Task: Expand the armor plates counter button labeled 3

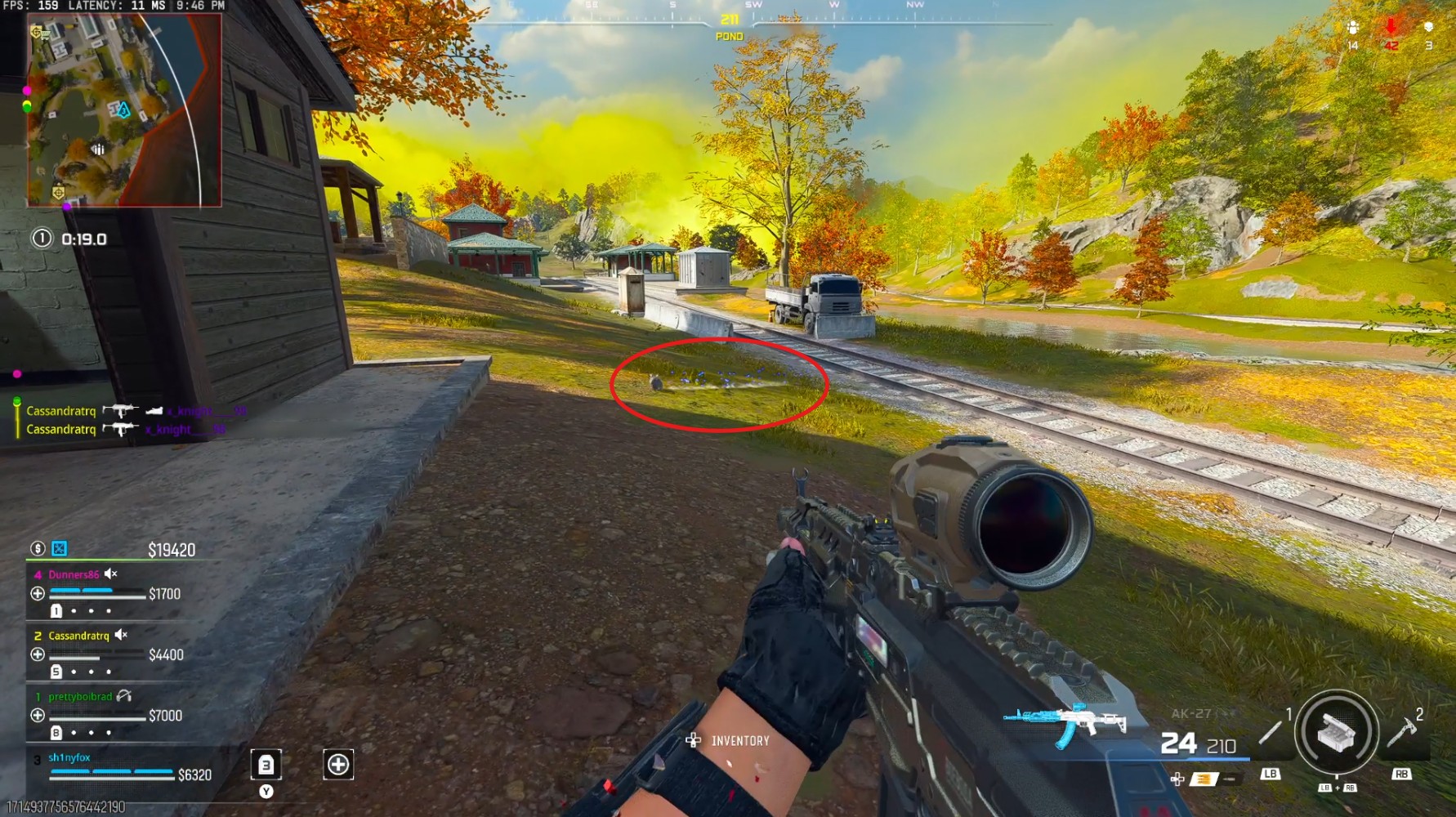Action: coord(266,766)
